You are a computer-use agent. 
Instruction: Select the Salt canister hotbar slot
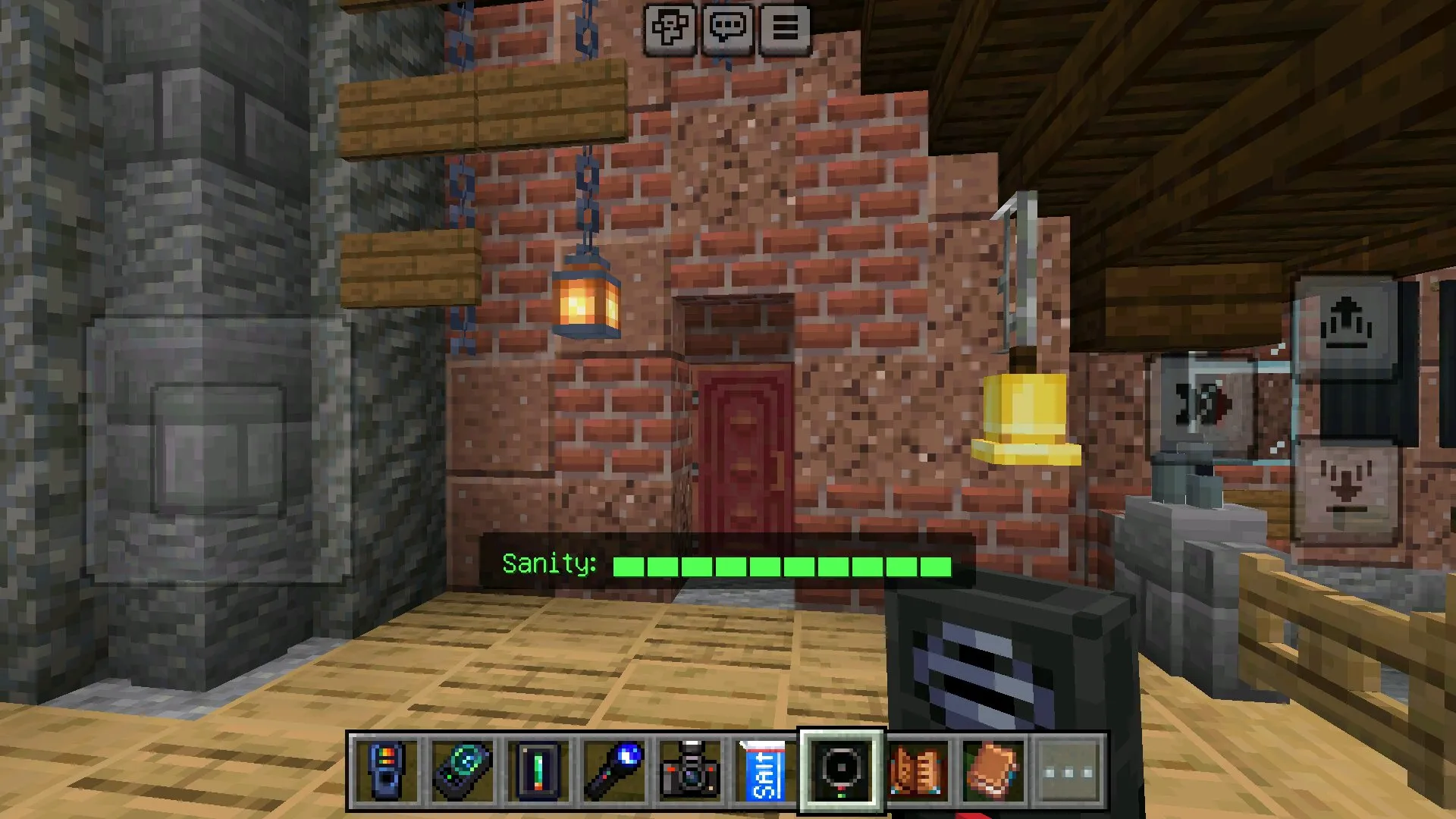pos(764,771)
